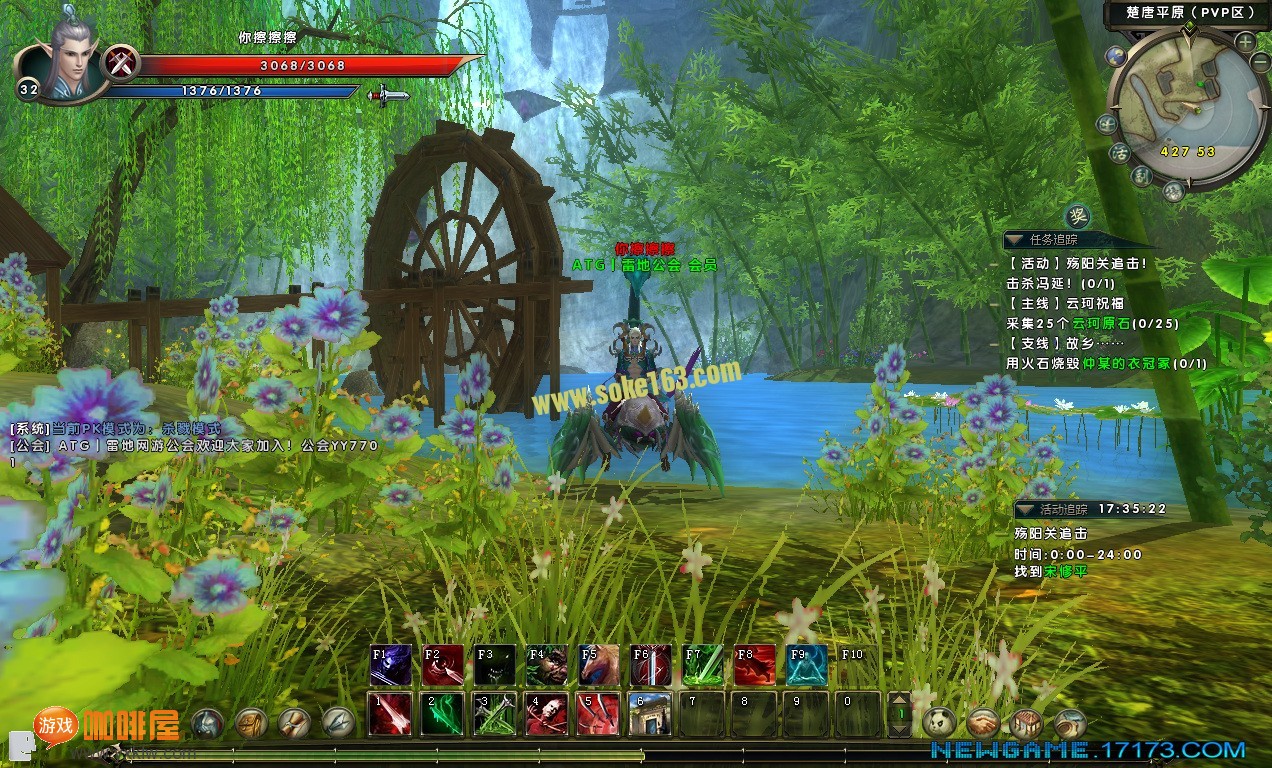Use the F9 blue meditation skill
This screenshot has height=768, width=1272.
coord(807,665)
